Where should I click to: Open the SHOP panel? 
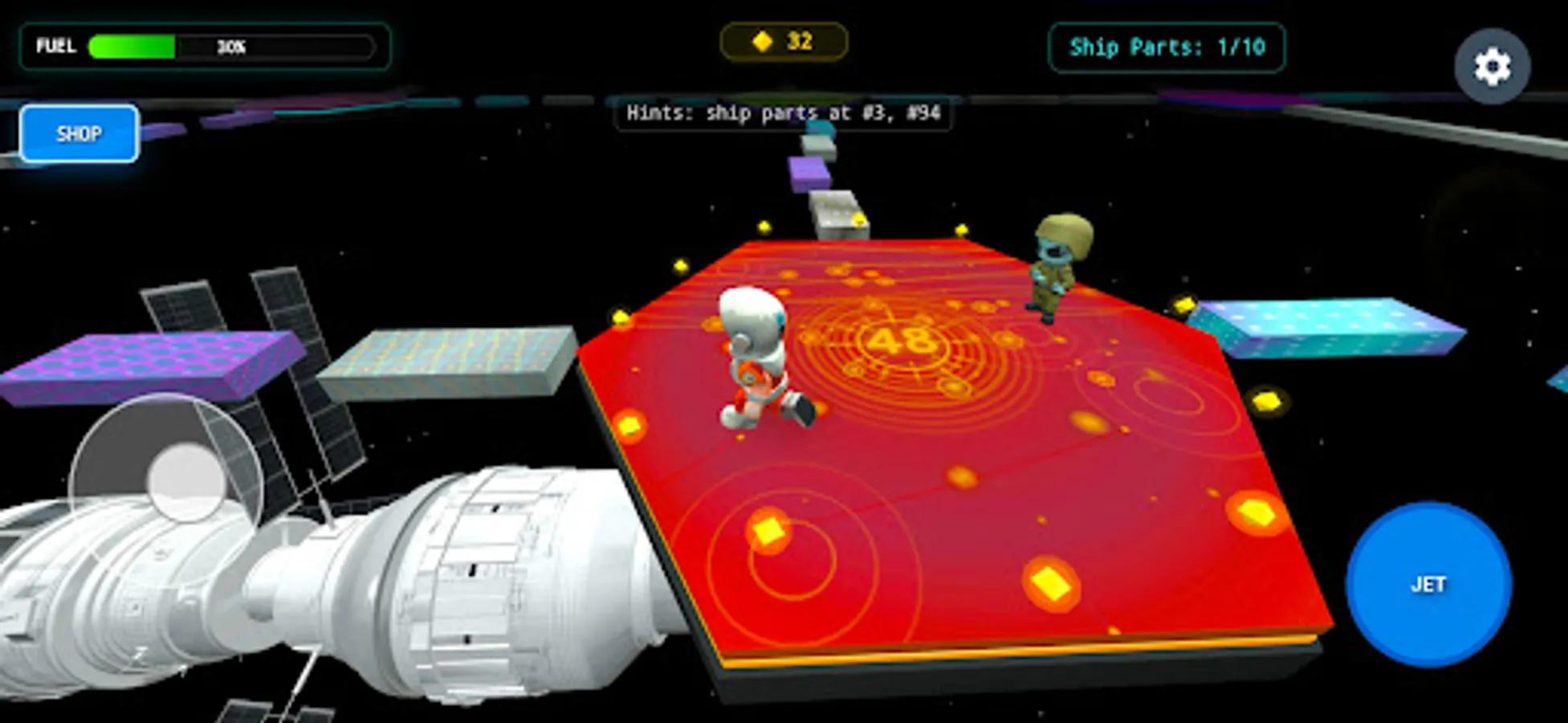(x=79, y=133)
